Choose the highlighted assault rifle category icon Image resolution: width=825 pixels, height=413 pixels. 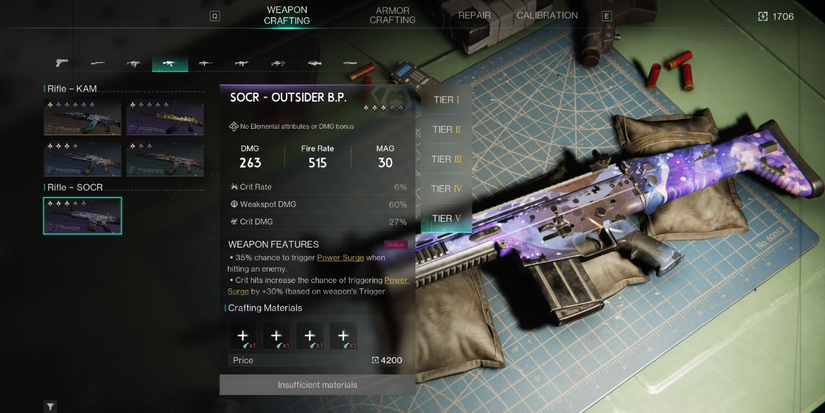(x=169, y=63)
